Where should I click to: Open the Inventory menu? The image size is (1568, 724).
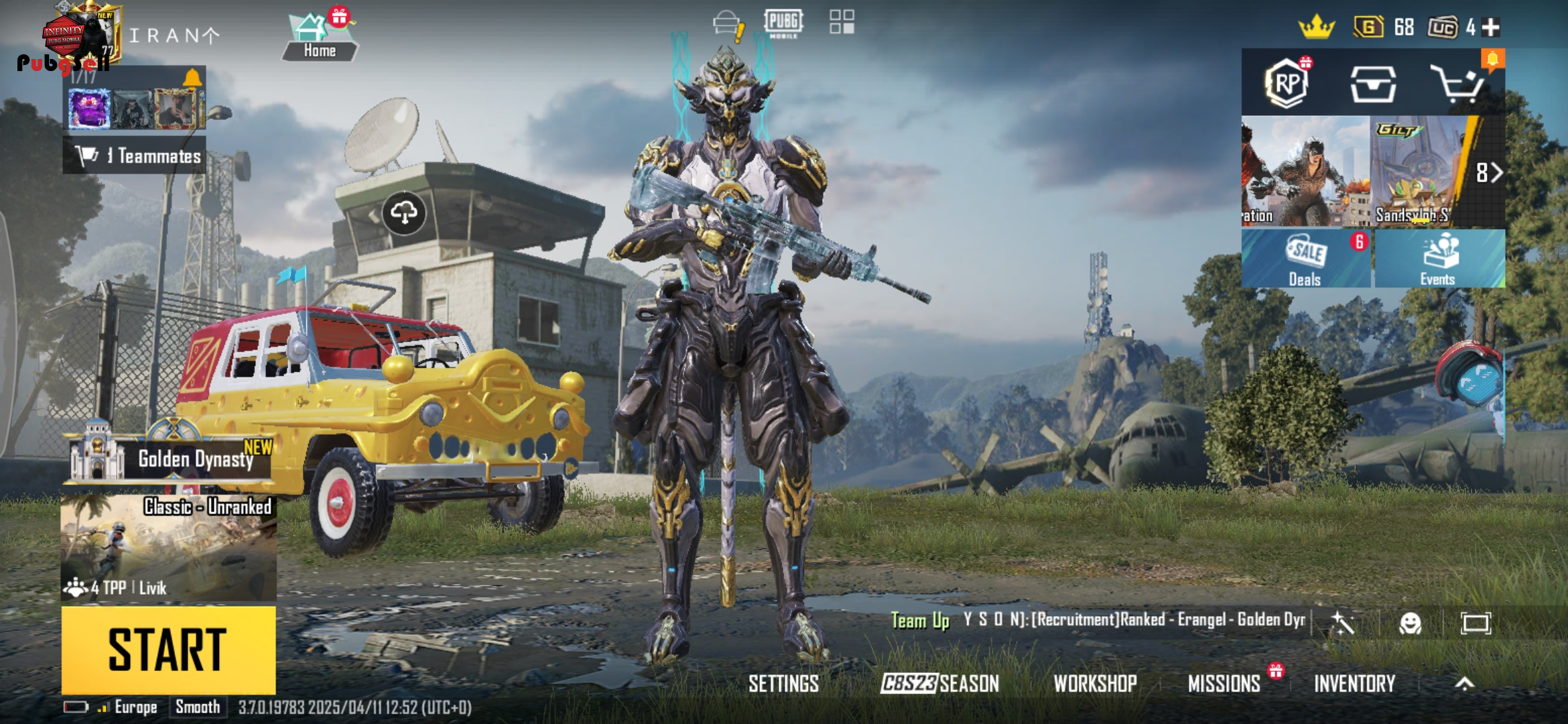click(1354, 683)
